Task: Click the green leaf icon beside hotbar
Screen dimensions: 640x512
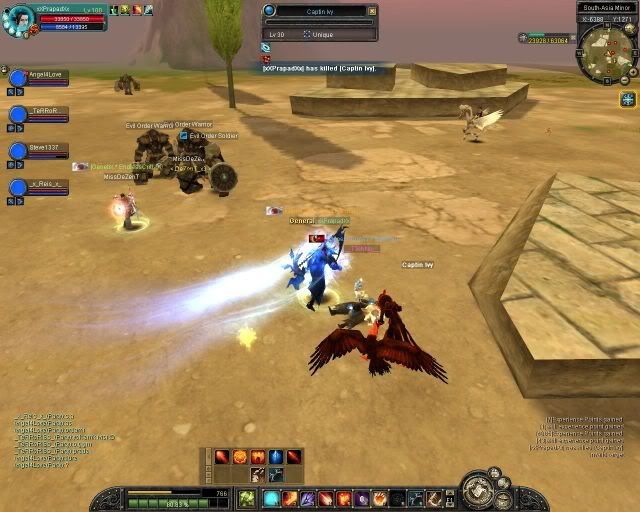Action: pyautogui.click(x=246, y=498)
